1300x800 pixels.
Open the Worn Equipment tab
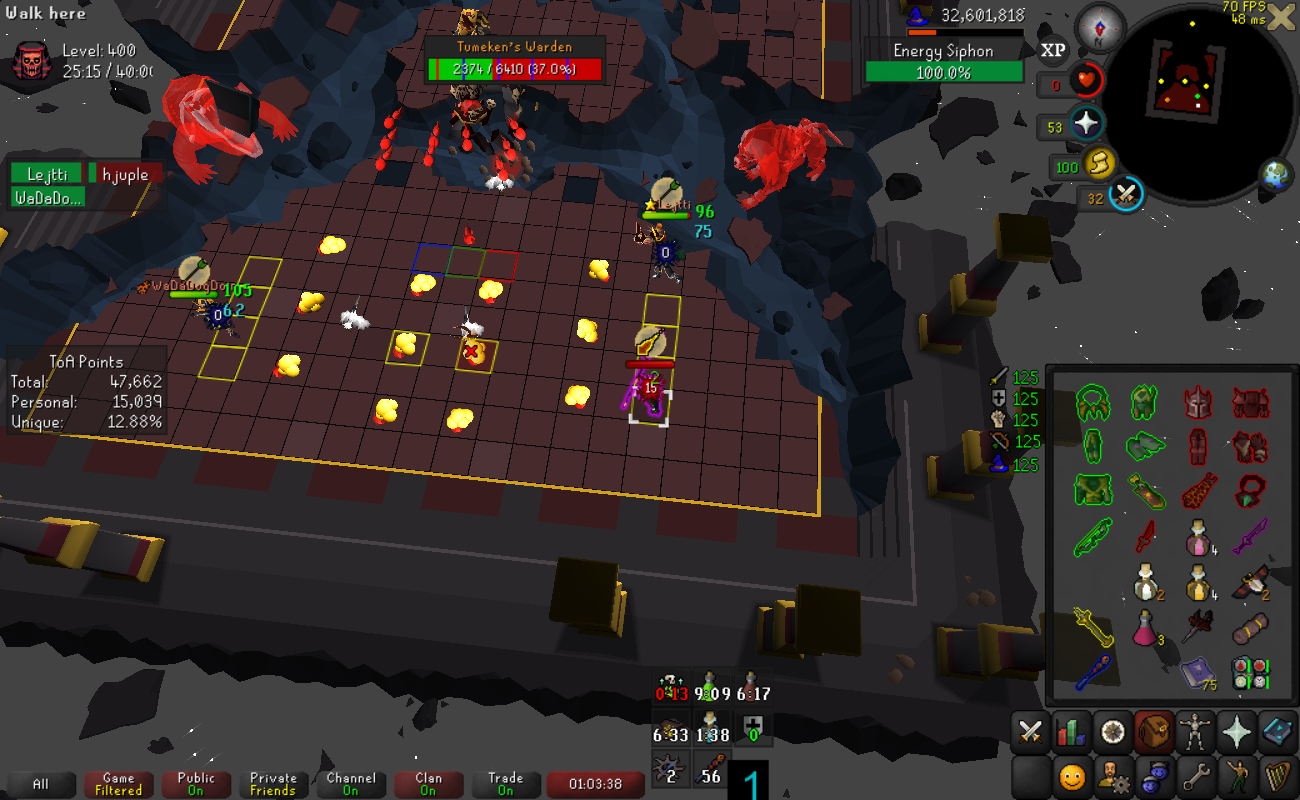pos(1194,733)
